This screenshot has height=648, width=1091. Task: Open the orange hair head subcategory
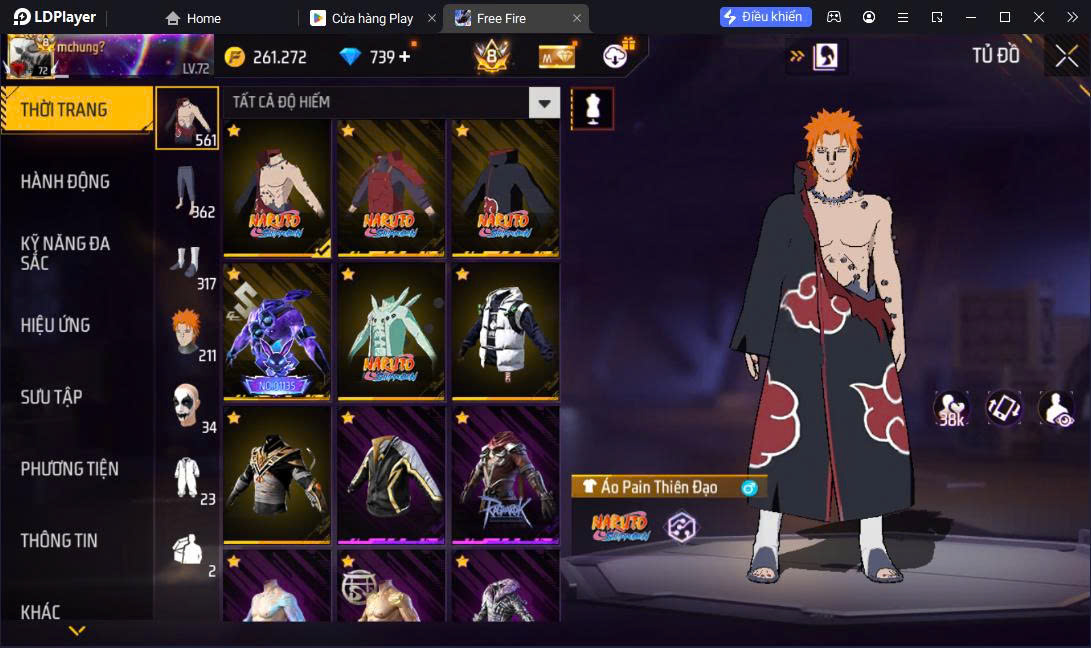[x=187, y=333]
